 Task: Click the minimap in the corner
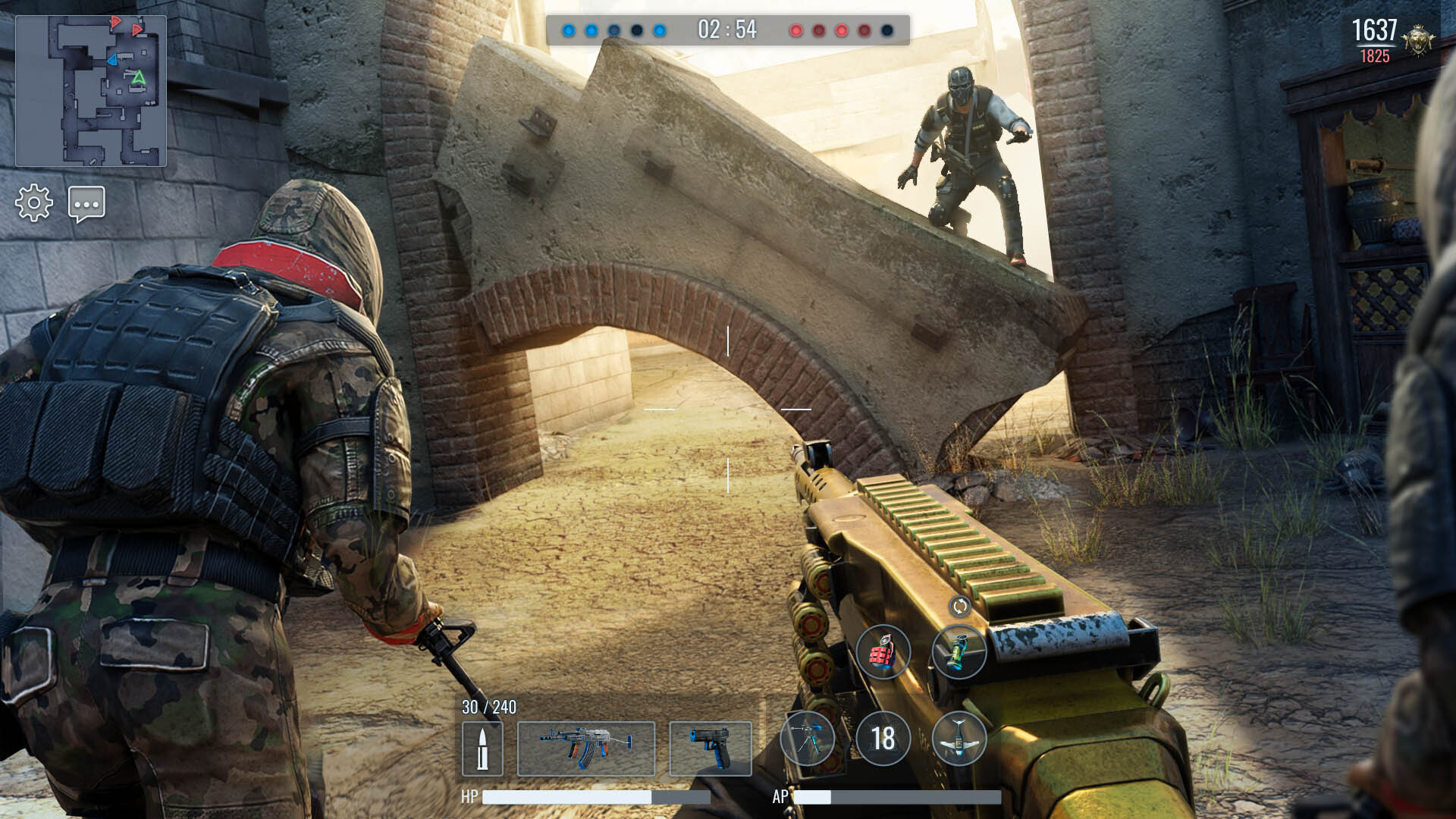pyautogui.click(x=91, y=91)
